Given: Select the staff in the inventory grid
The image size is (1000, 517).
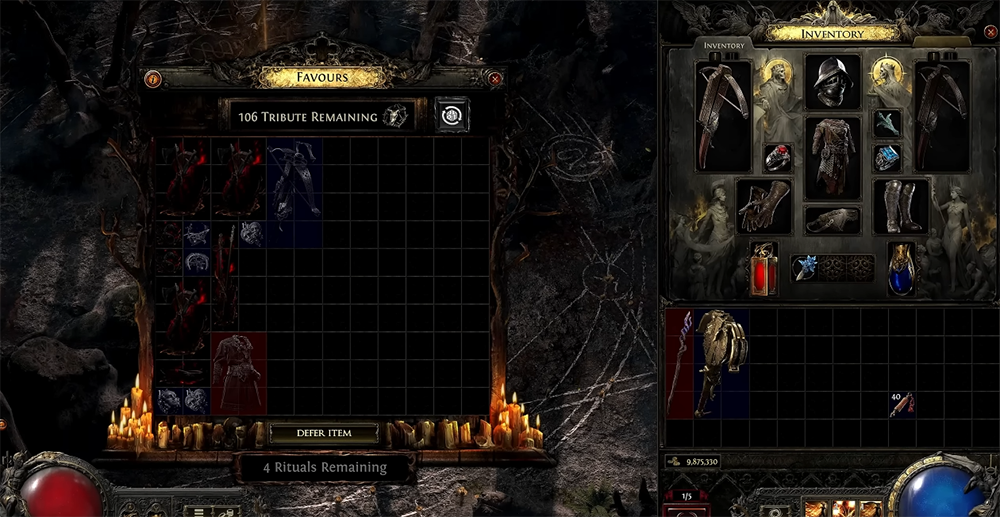Looking at the screenshot, I should point(680,362).
